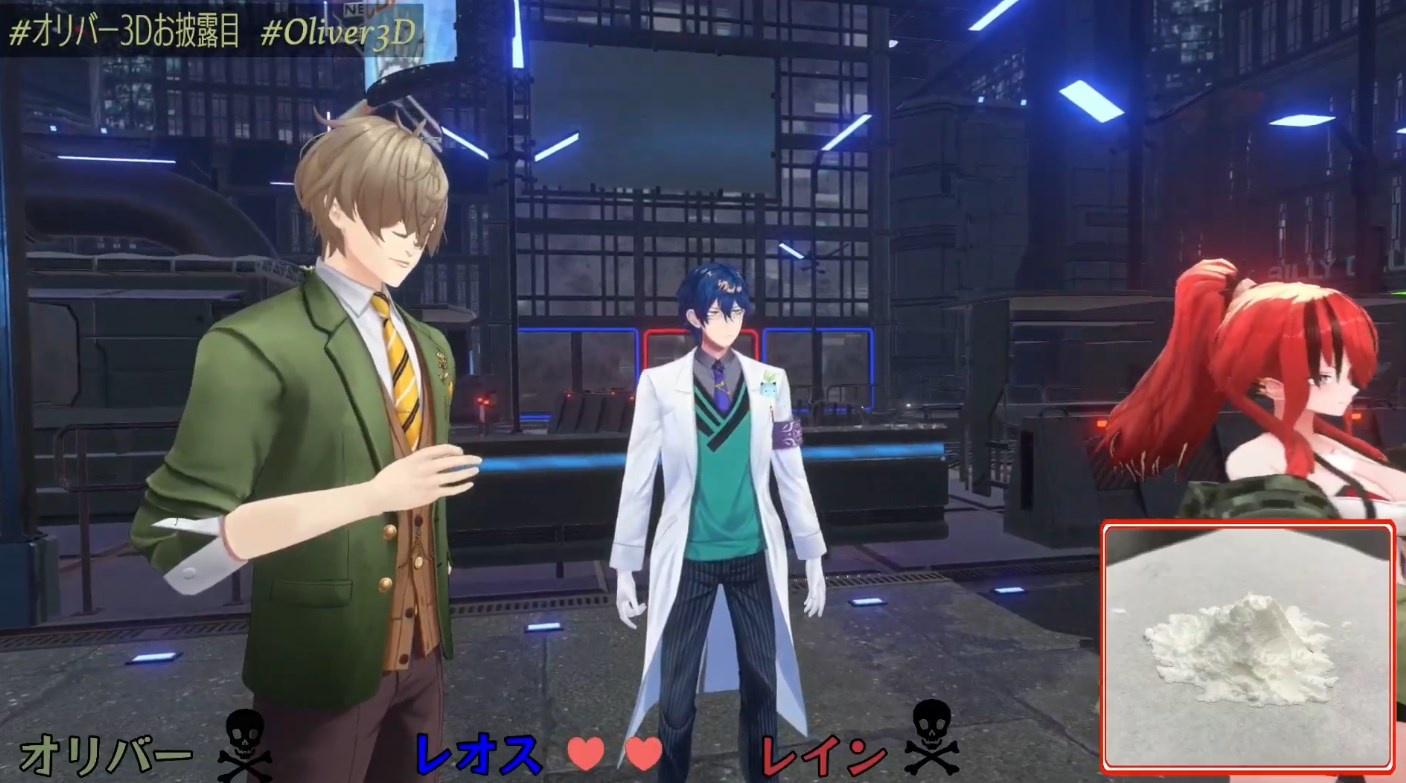Click the white powder inset picture
The height and width of the screenshot is (783, 1406).
point(1248,646)
